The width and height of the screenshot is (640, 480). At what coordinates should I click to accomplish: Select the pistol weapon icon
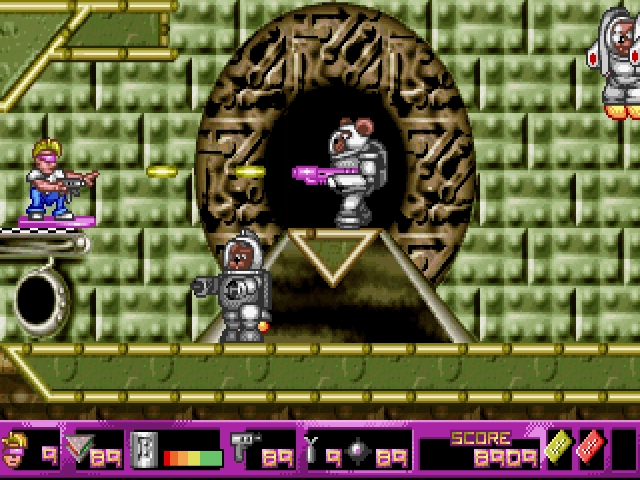(243, 448)
